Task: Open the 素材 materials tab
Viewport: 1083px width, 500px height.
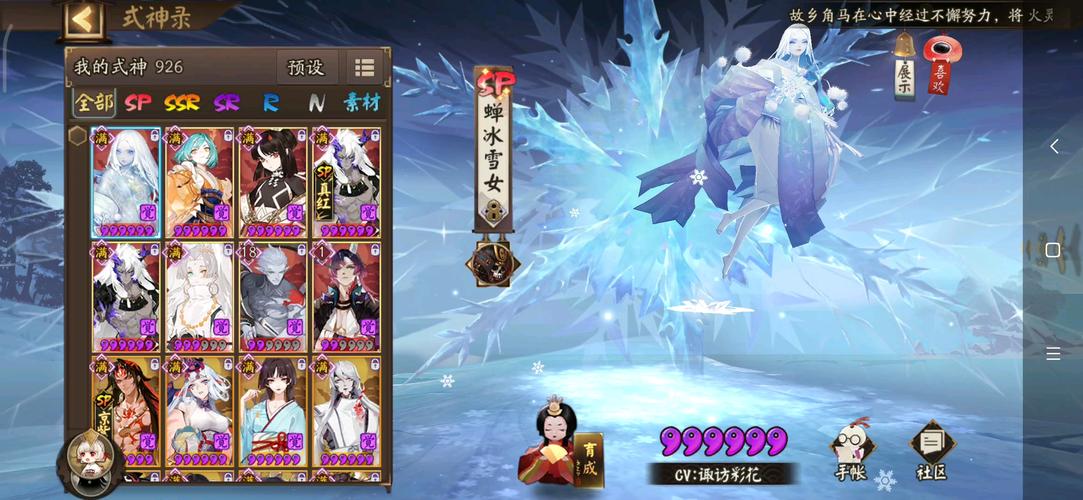Action: click(362, 102)
